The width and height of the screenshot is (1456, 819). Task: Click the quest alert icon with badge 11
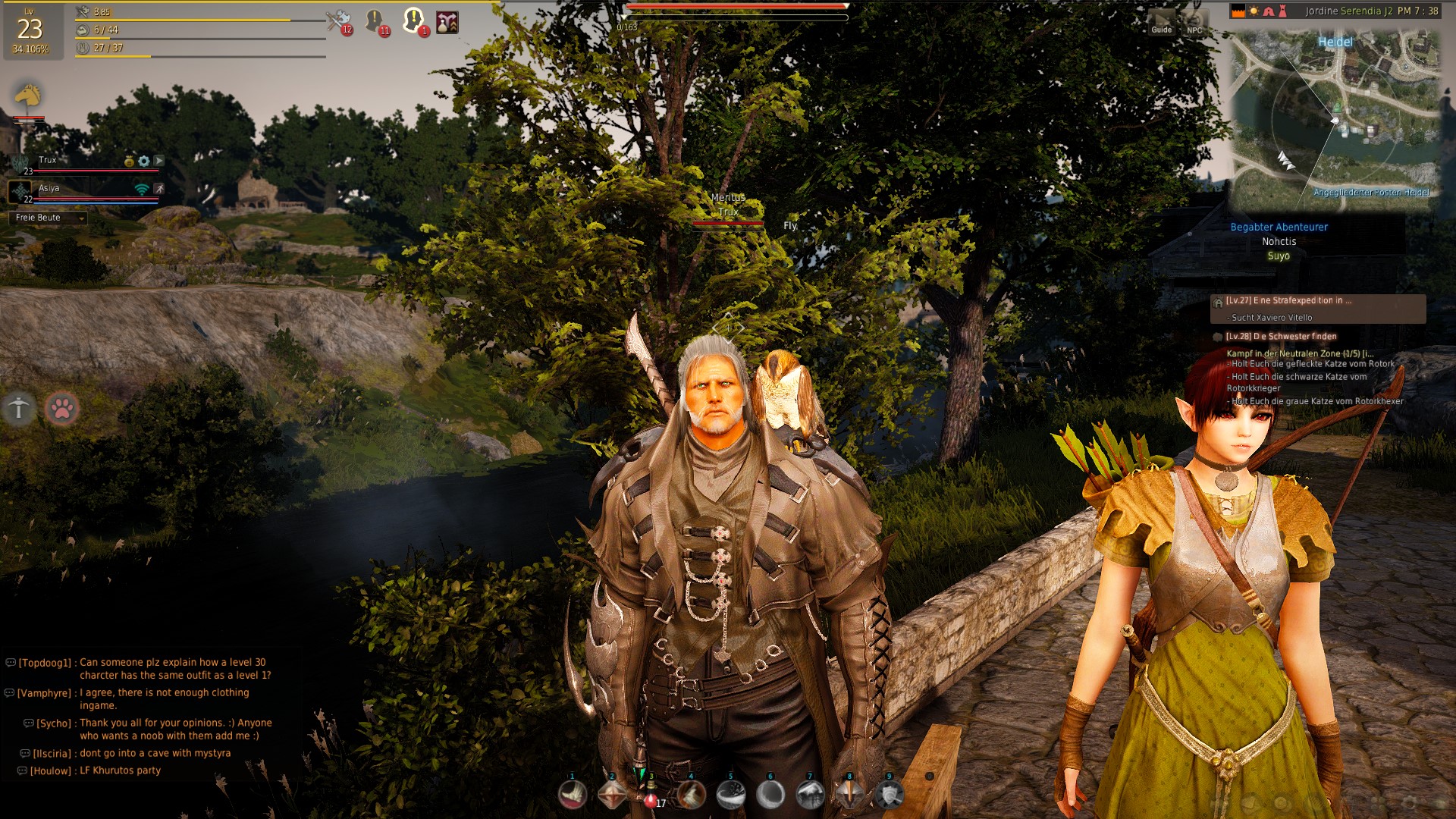click(375, 20)
